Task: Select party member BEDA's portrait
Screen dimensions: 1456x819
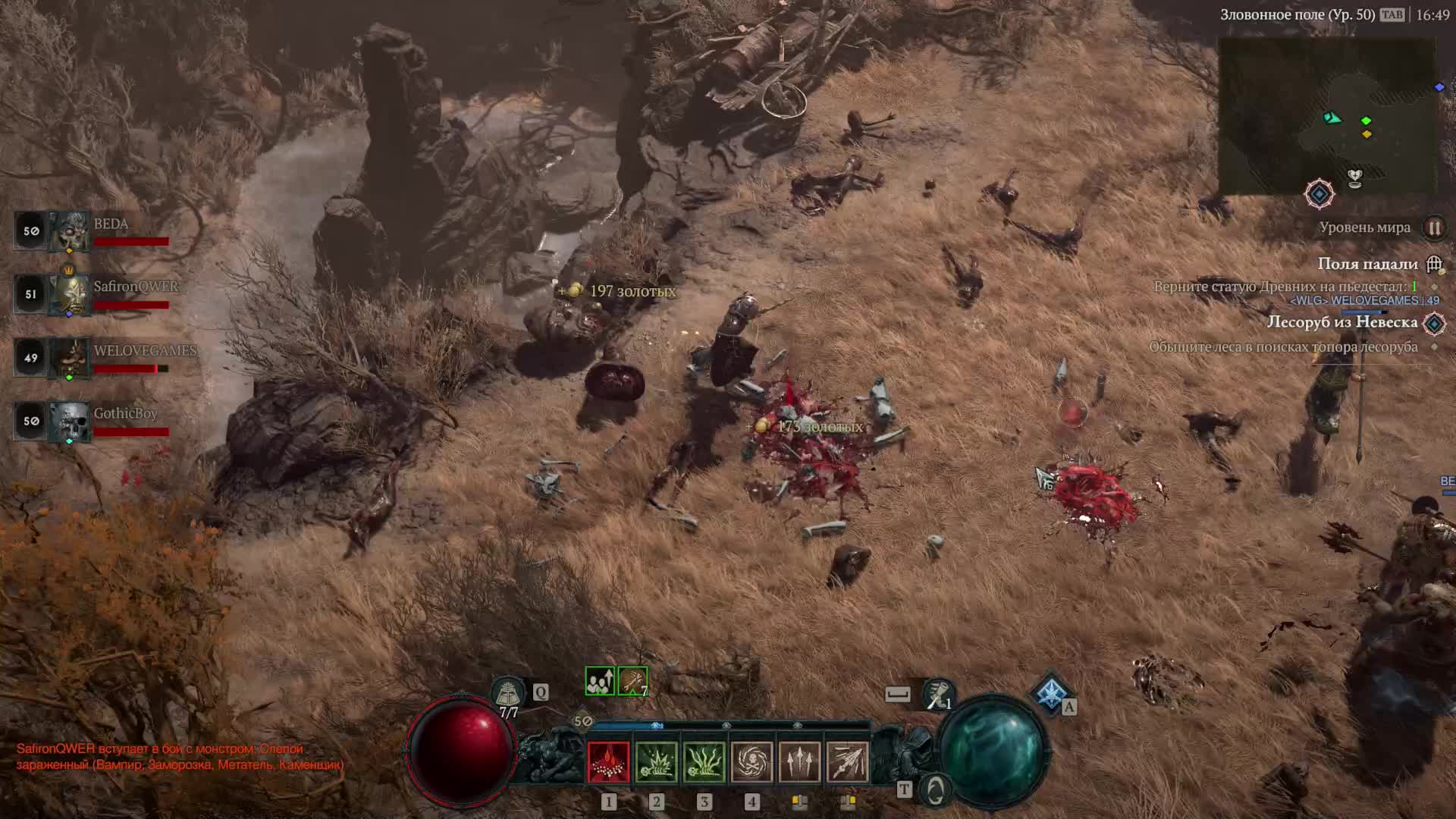Action: (x=70, y=231)
